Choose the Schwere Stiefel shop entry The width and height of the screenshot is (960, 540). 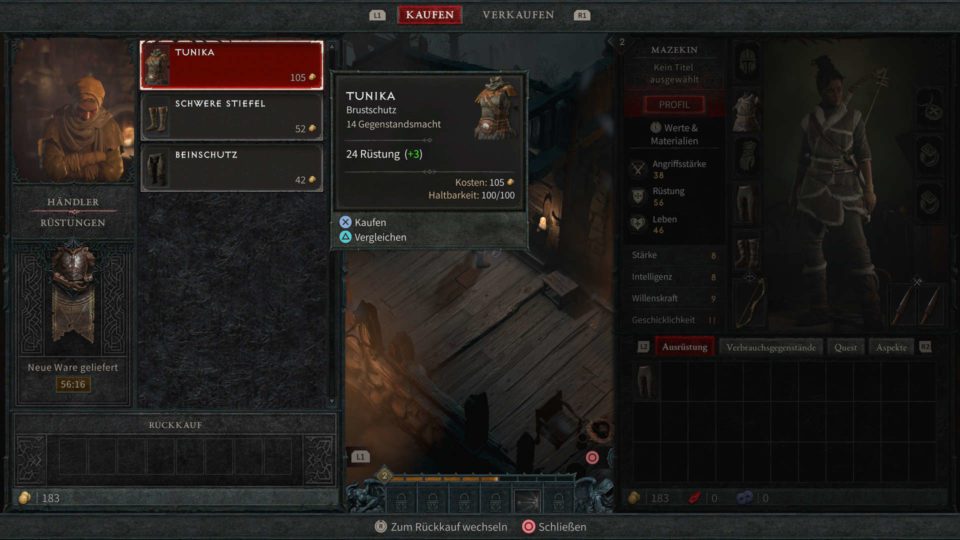(x=231, y=117)
